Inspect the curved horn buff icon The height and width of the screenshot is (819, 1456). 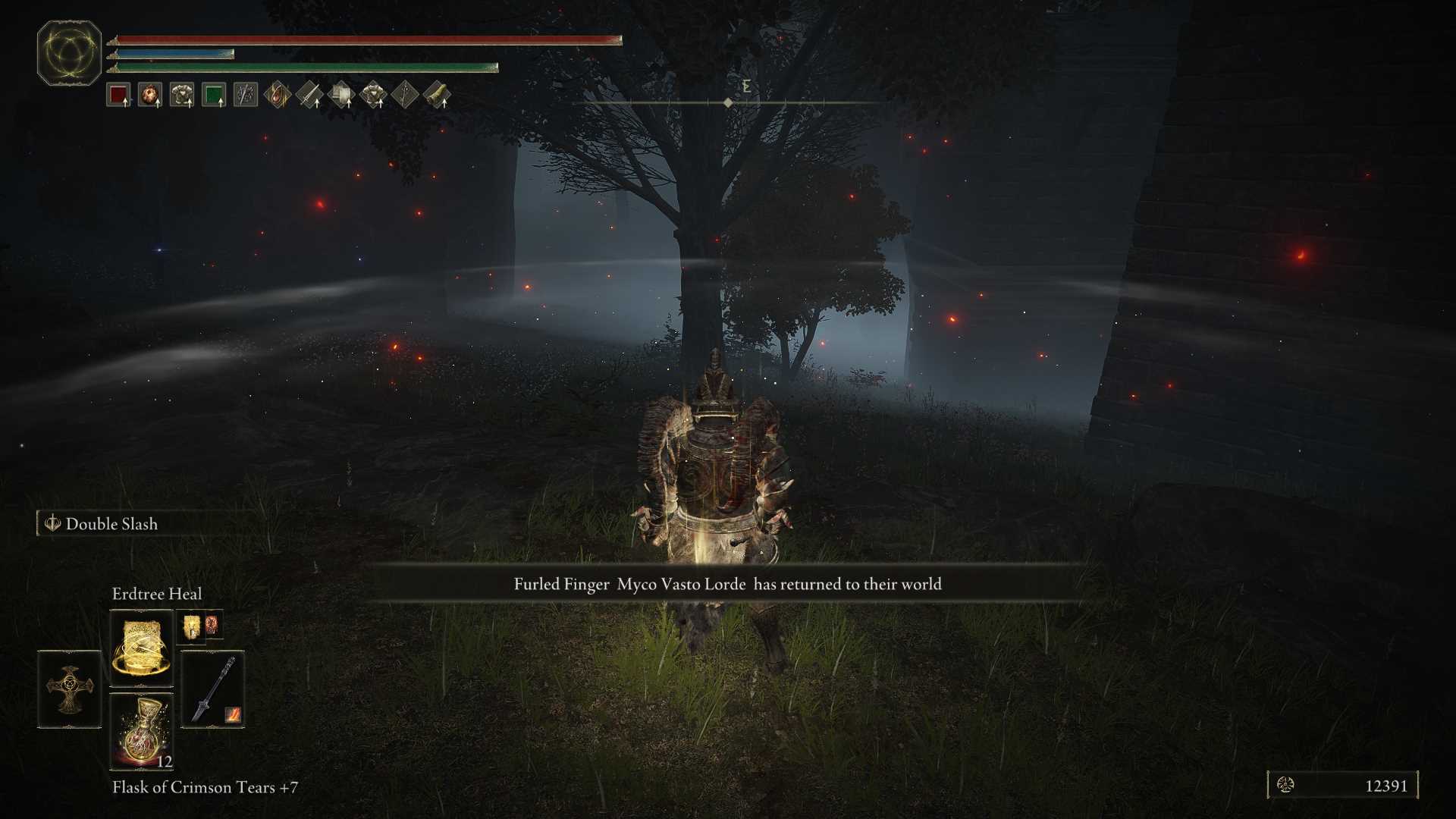(437, 96)
